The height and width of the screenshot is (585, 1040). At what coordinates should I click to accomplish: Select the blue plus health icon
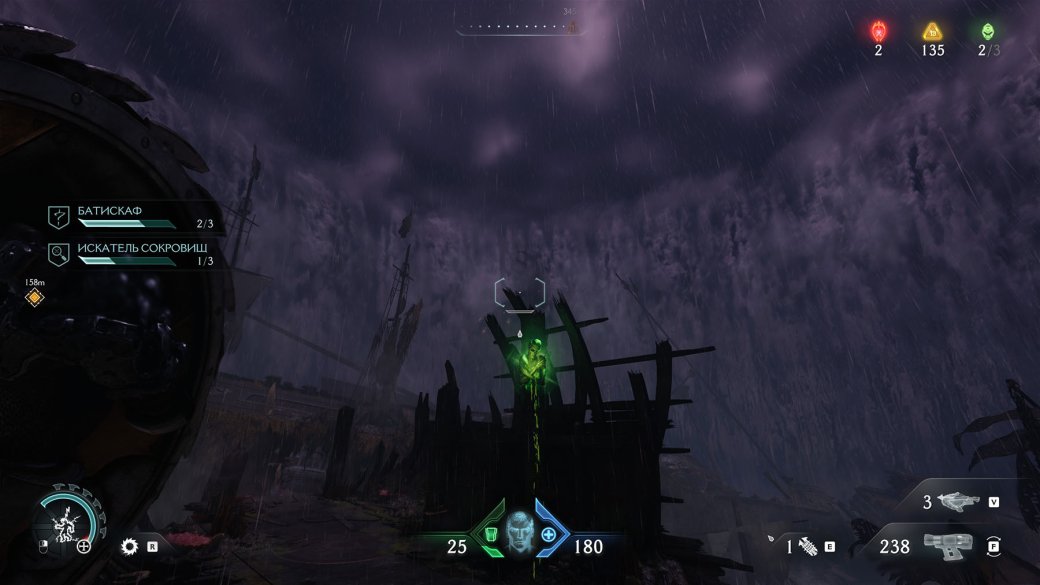pos(548,535)
